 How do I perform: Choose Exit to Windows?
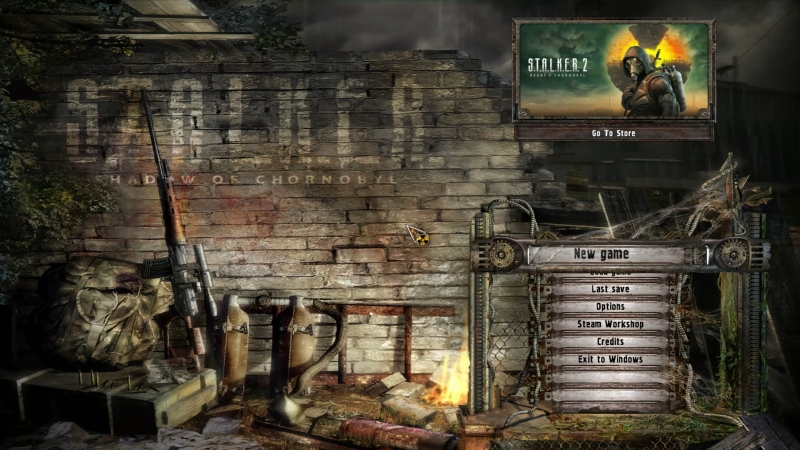point(610,359)
